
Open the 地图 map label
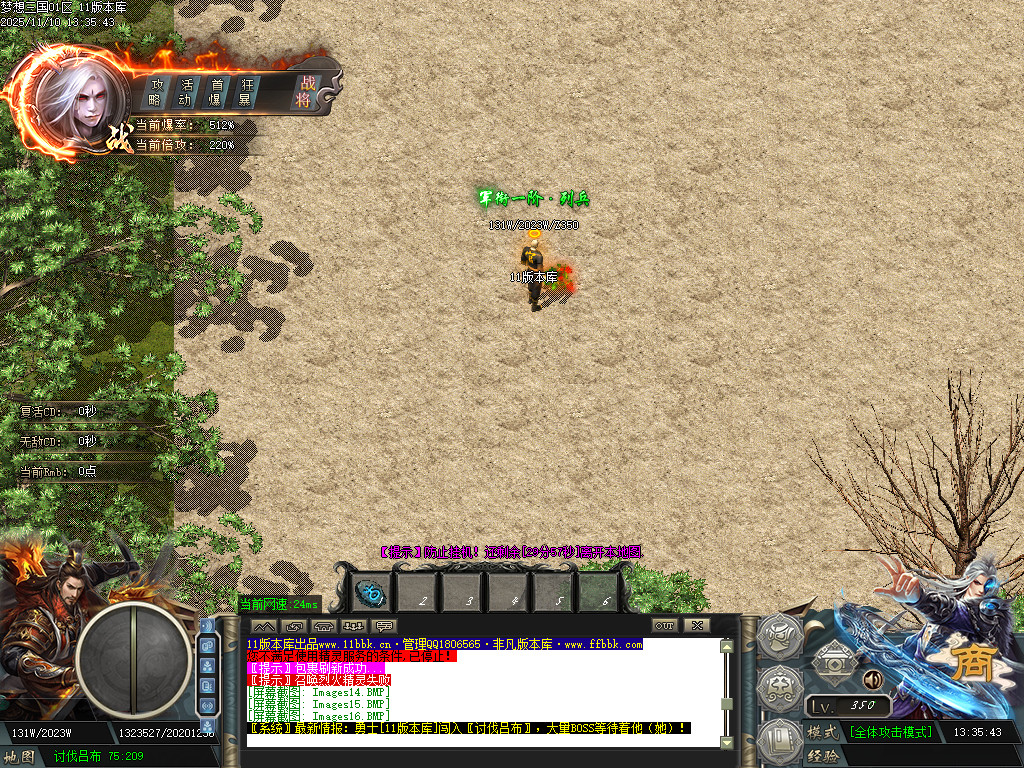(20, 757)
